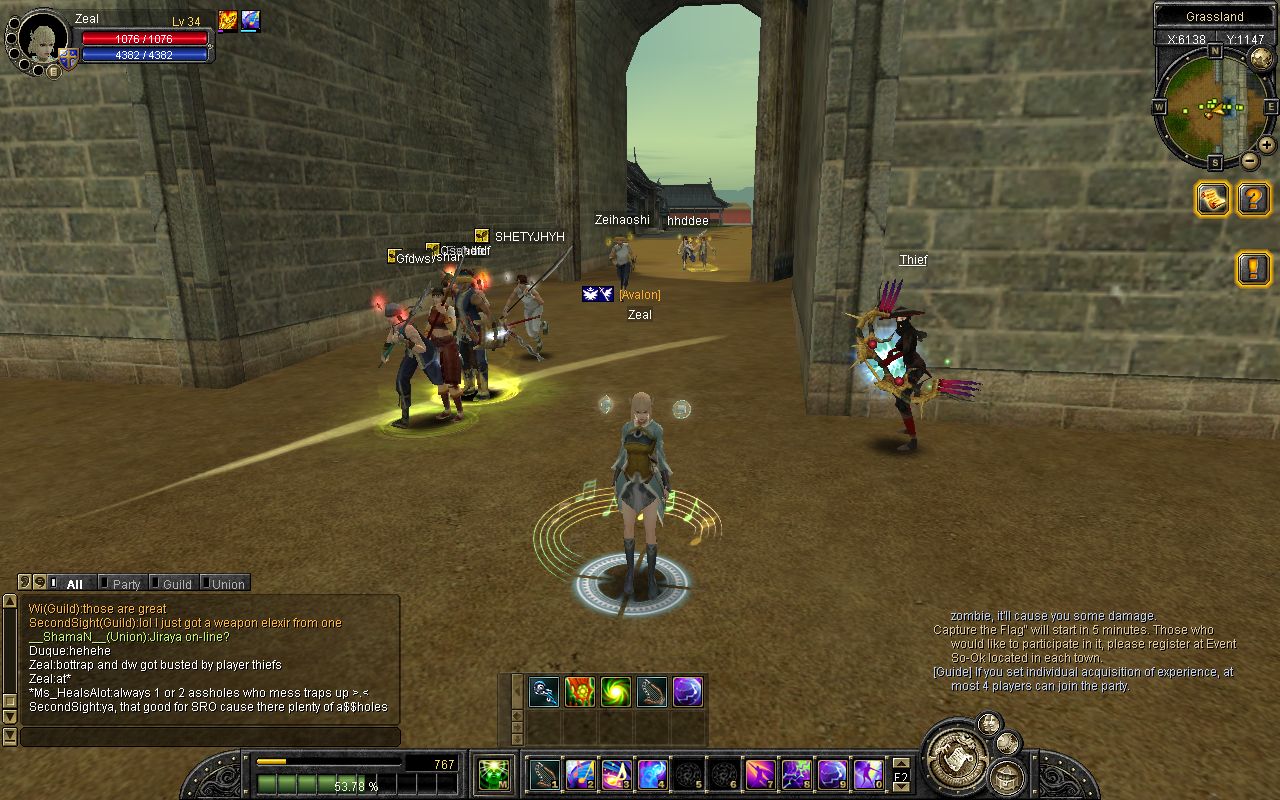Zoom in the minimap with plus button
The image size is (1280, 800).
coord(1266,145)
